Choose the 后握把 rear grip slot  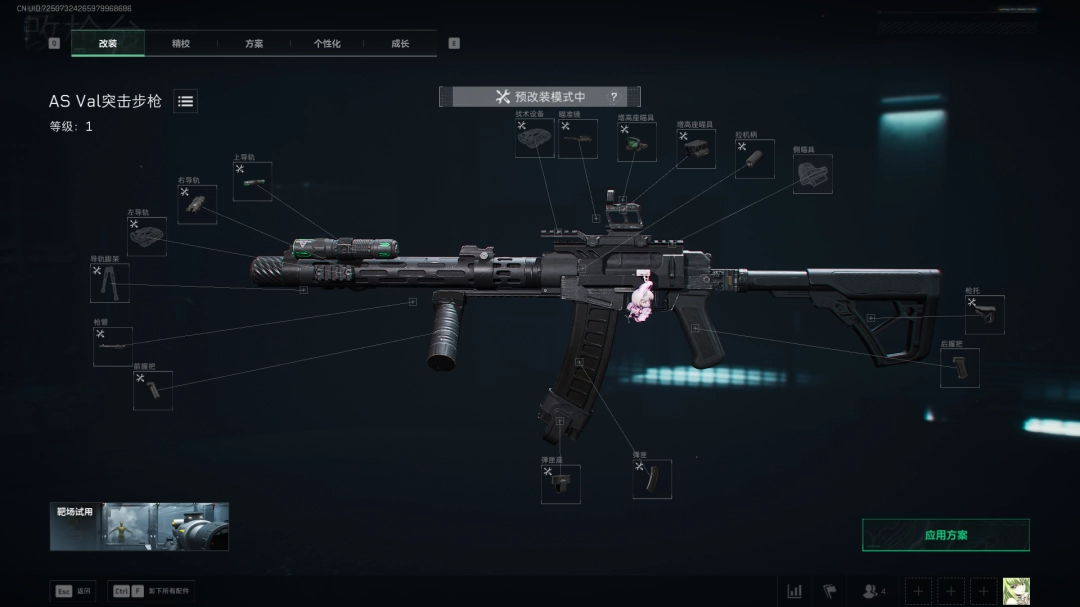(959, 368)
